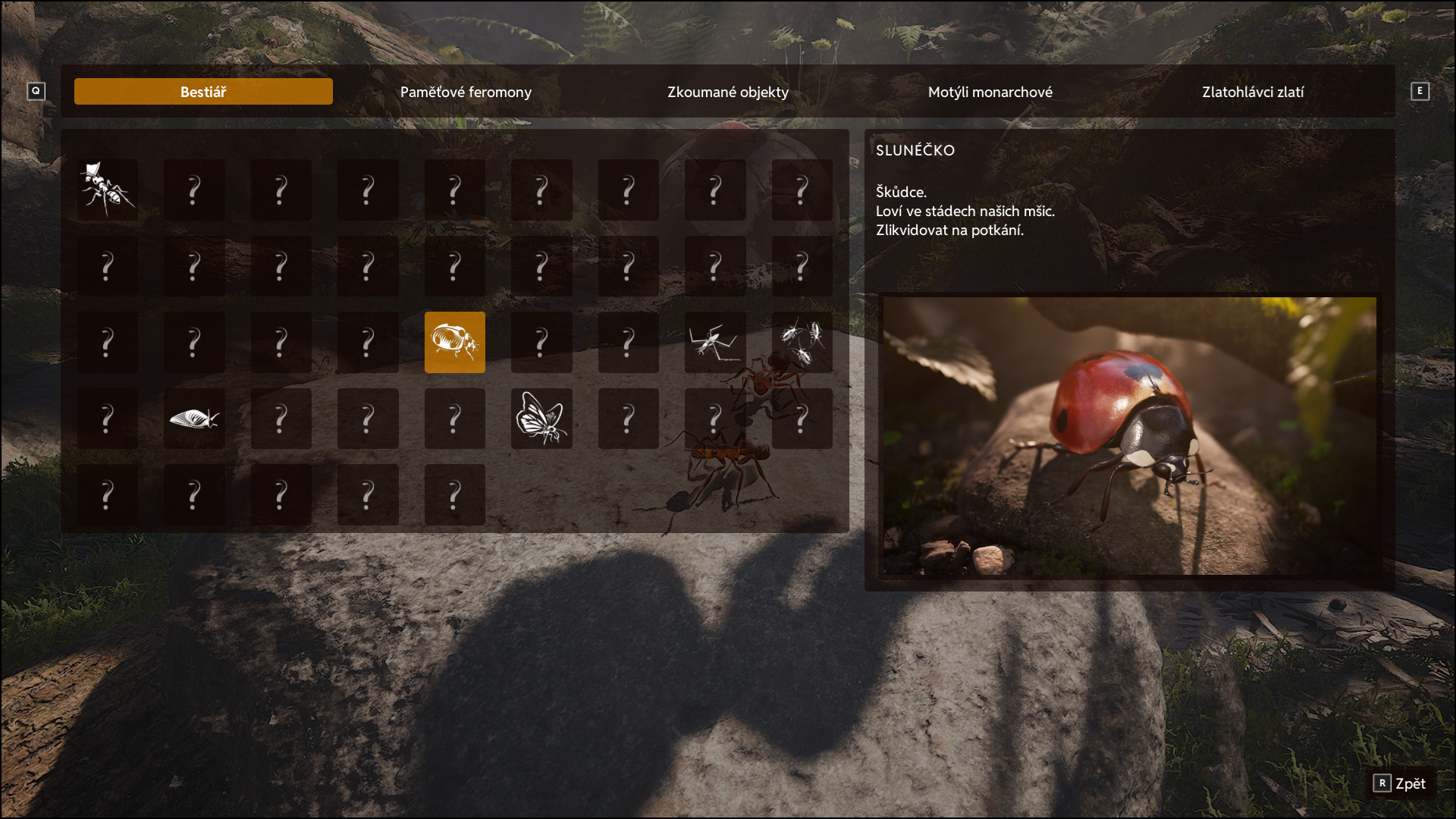Show the Zkoumané objekty tab

tap(728, 92)
